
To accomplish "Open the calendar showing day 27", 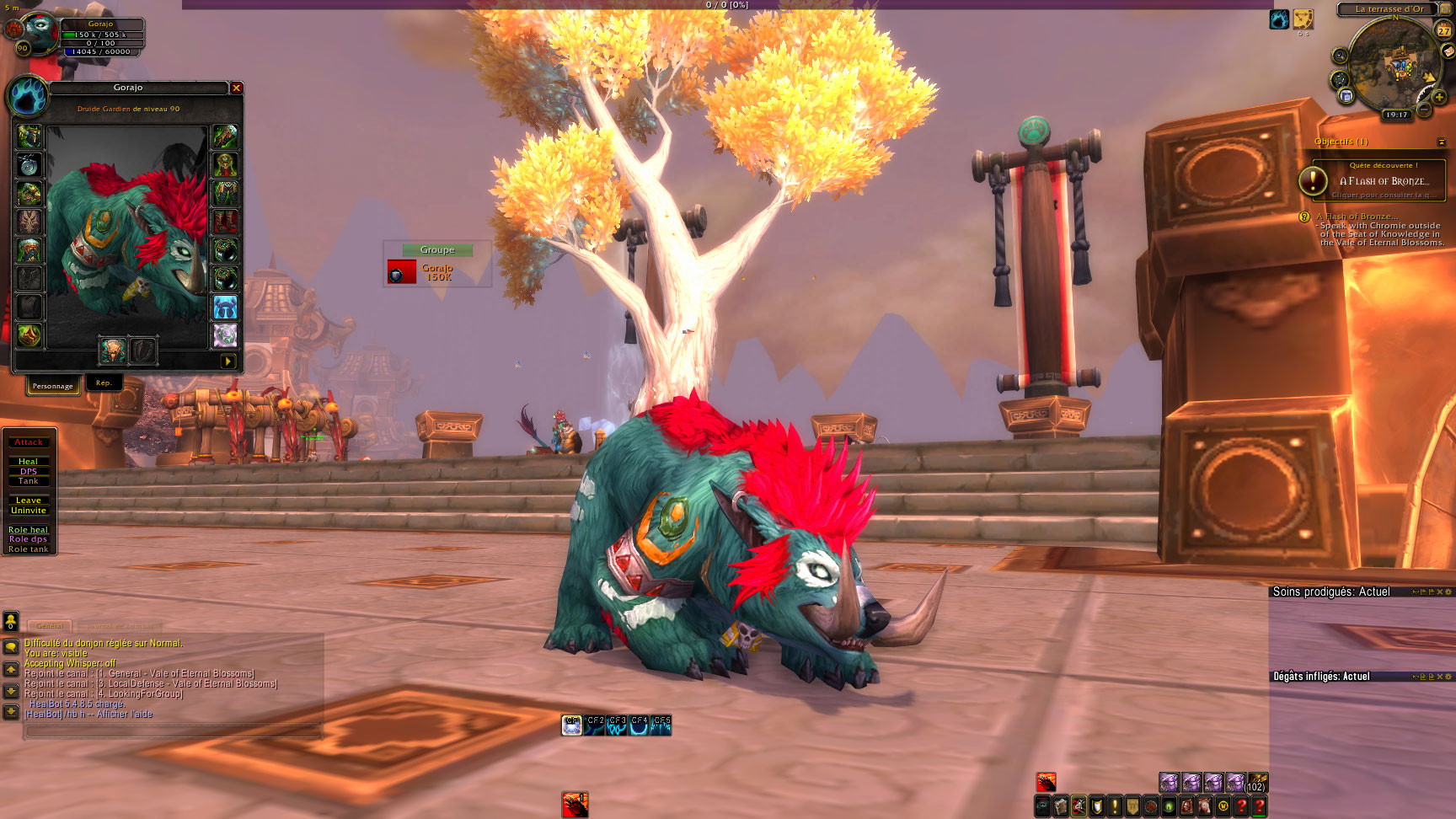I will [x=1443, y=30].
